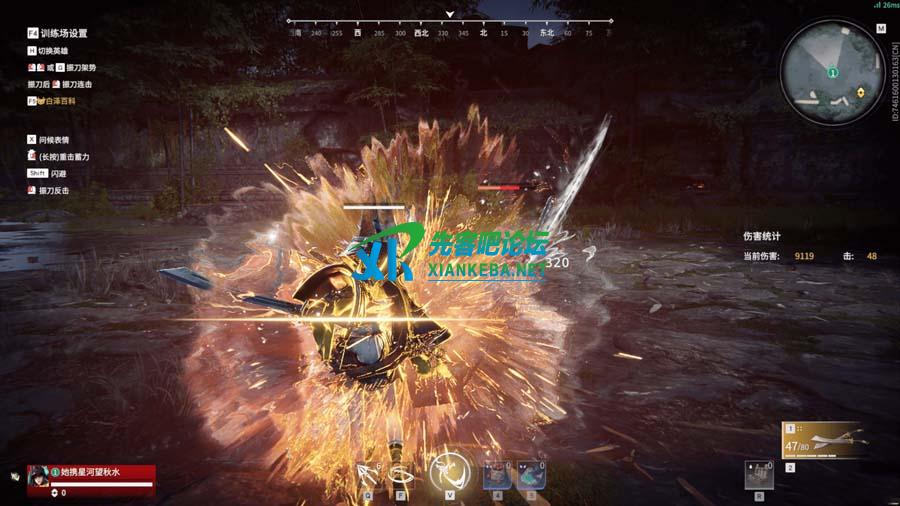Choose the teal consumable item slot

click(531, 474)
